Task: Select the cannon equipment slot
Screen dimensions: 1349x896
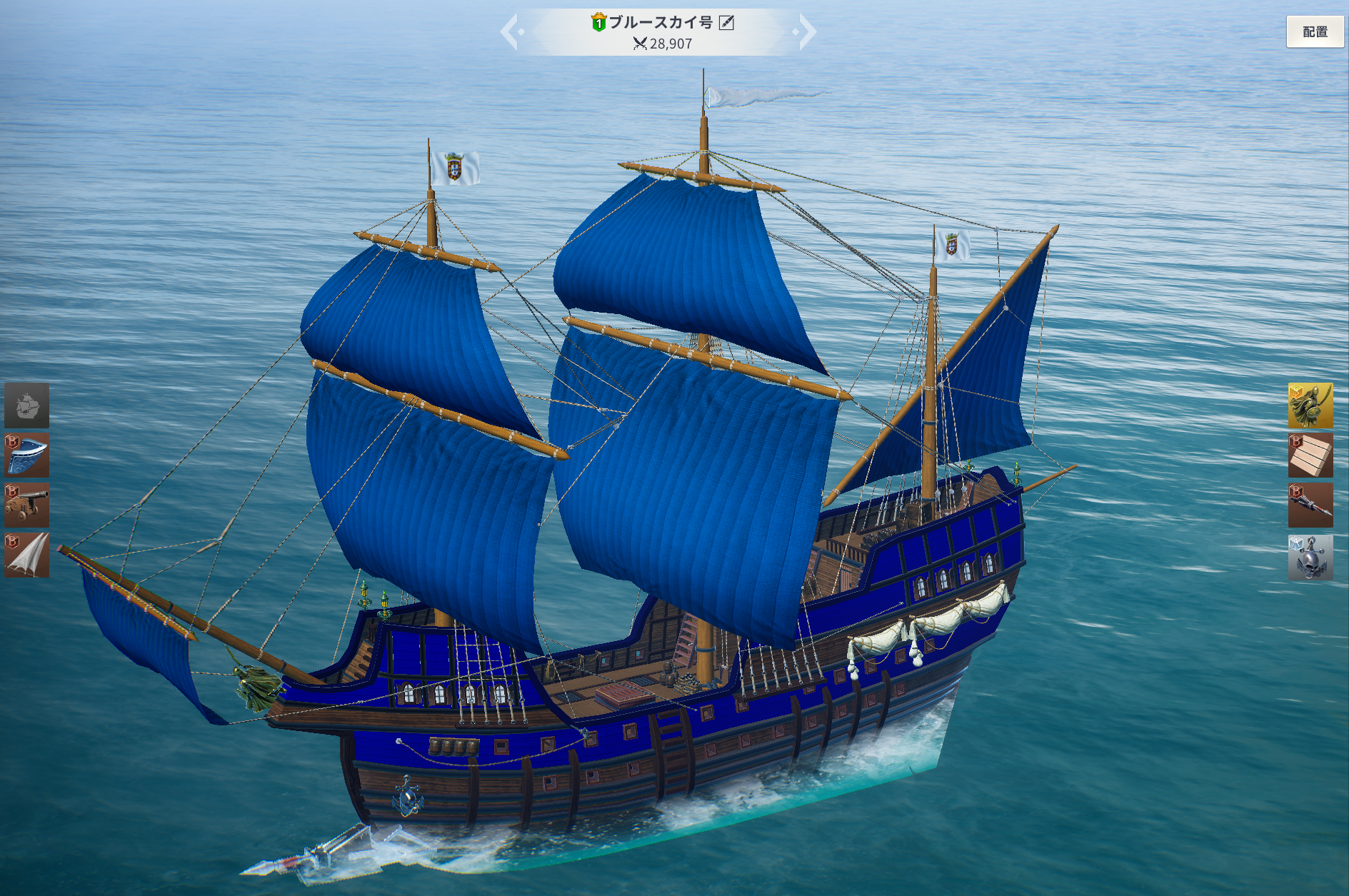Action: [27, 505]
